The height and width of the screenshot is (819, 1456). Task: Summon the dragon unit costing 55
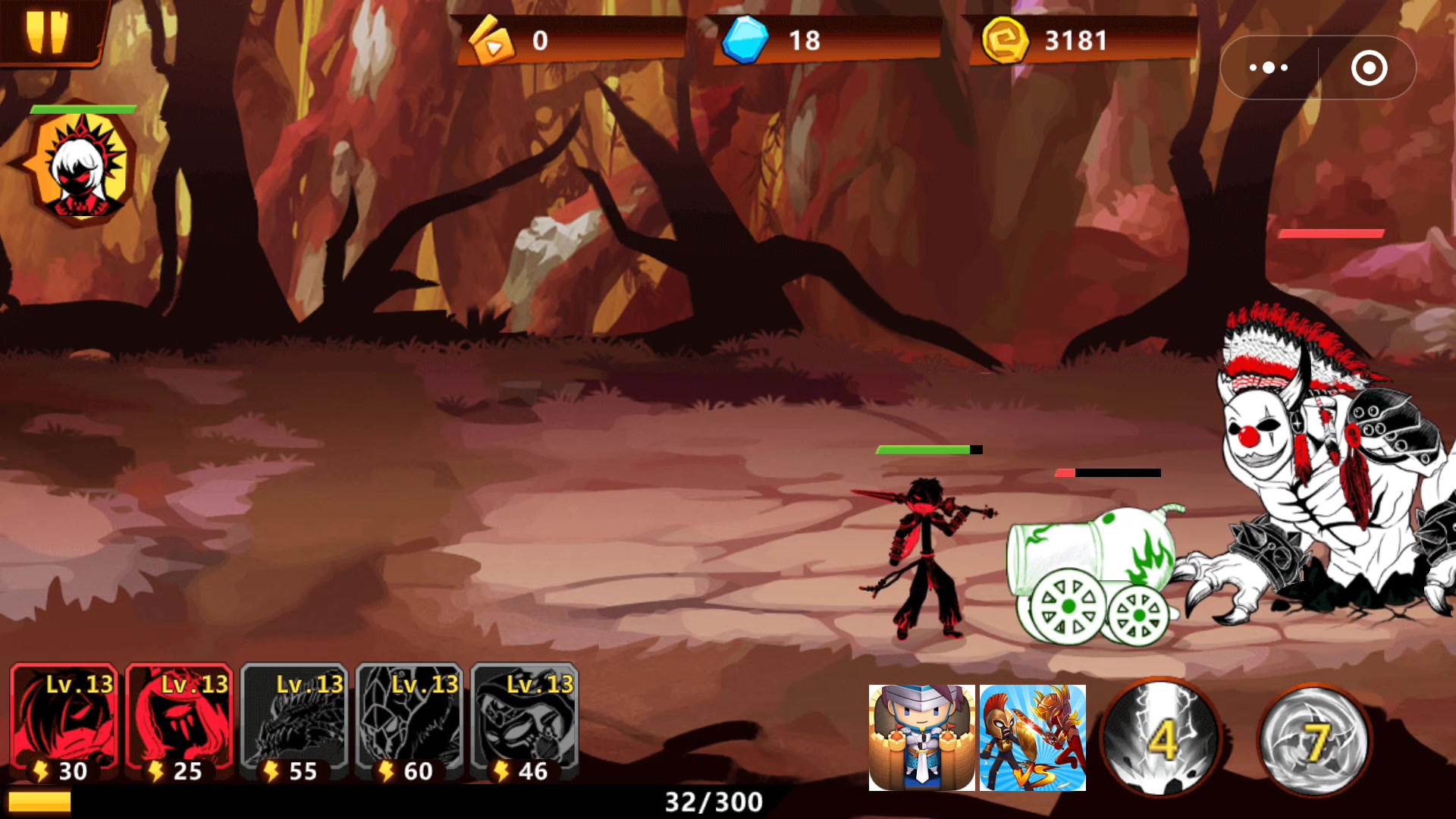point(295,723)
